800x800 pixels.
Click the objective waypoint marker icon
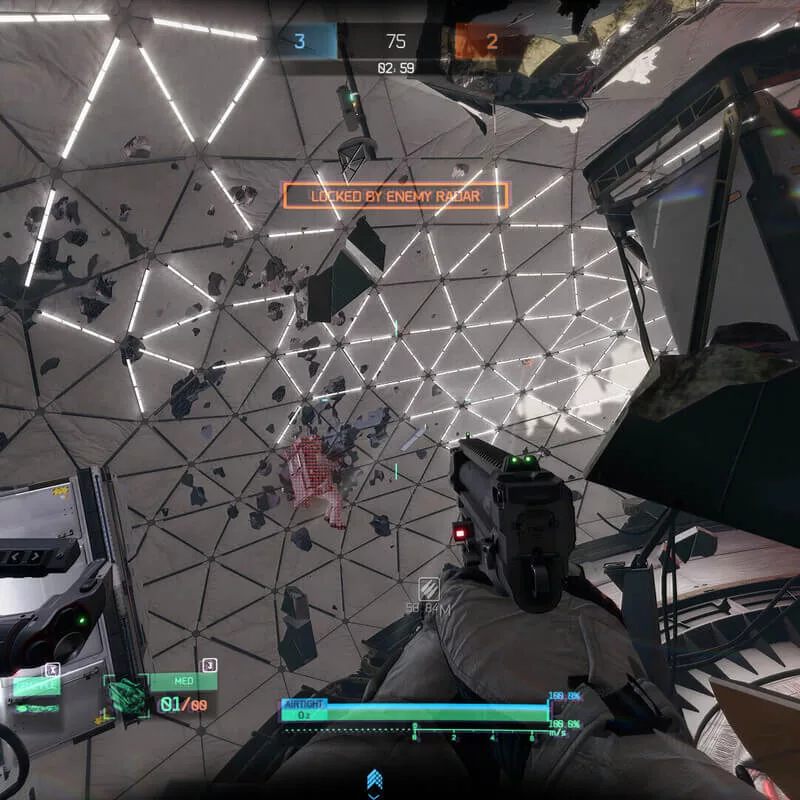pyautogui.click(x=428, y=589)
